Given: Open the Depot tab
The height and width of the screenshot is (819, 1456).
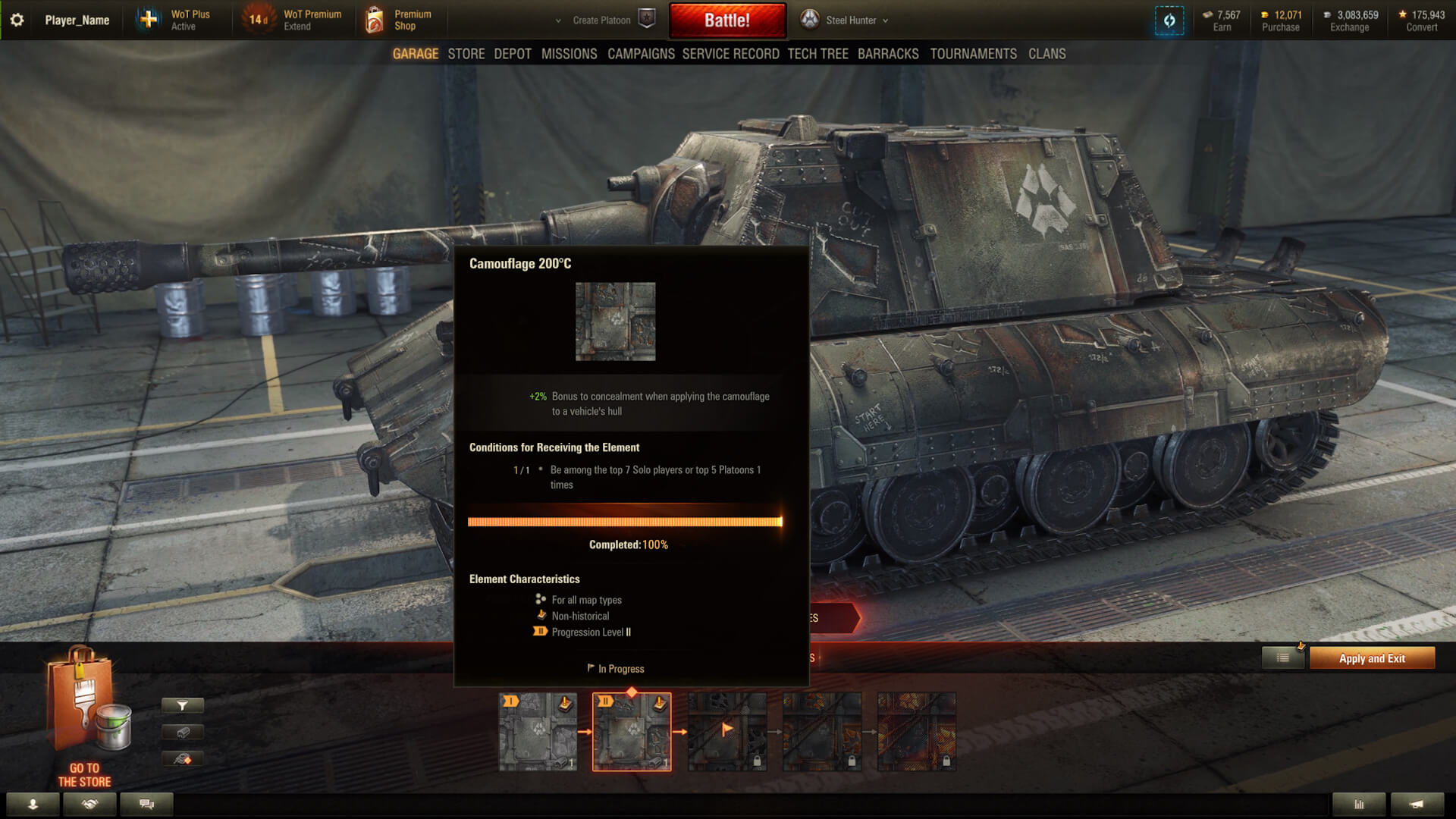Looking at the screenshot, I should click(x=512, y=54).
